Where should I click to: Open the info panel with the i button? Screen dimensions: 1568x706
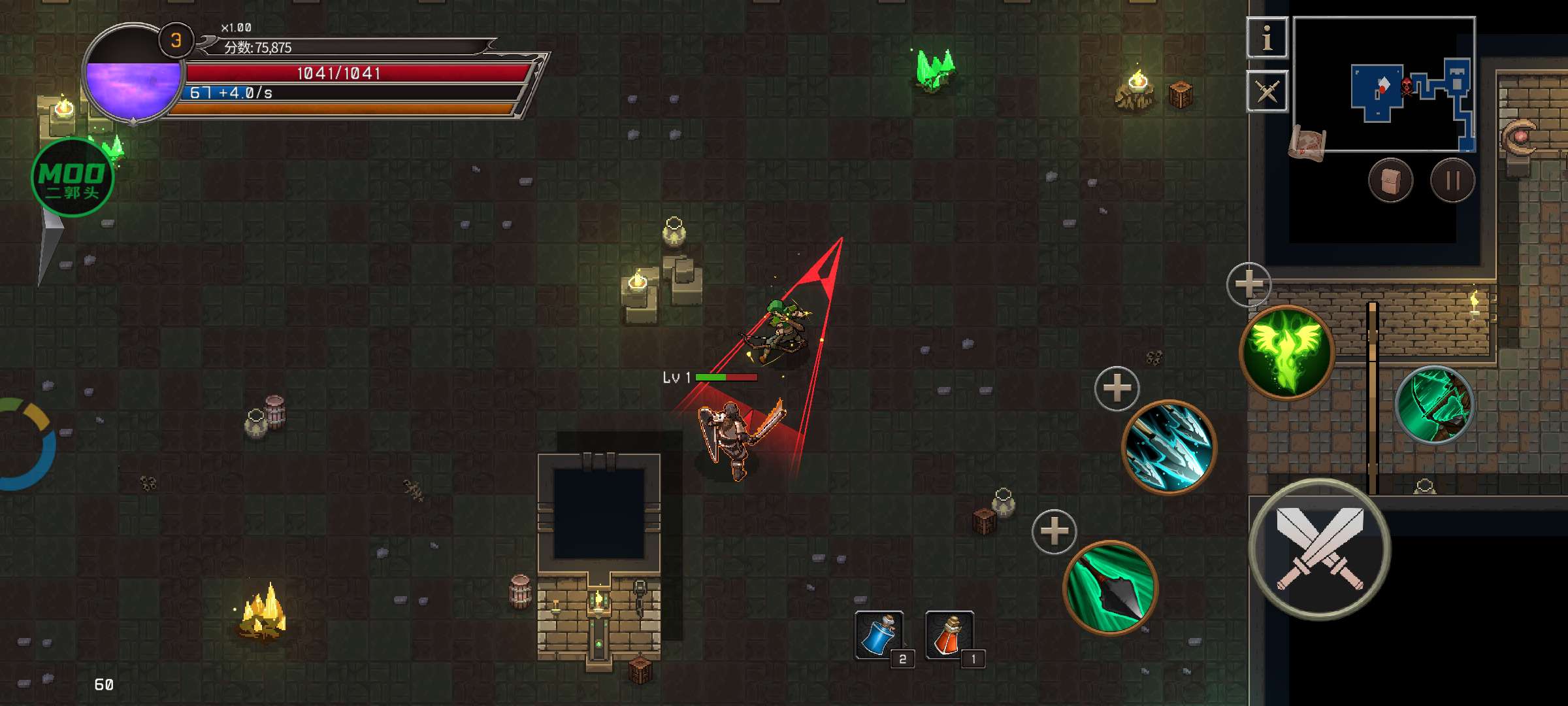[1267, 38]
